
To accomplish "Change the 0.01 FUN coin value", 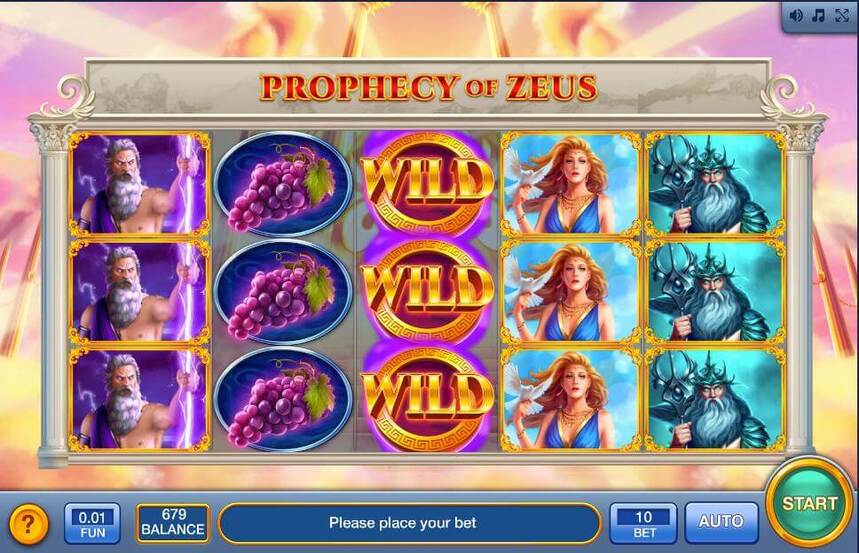I will [x=92, y=522].
